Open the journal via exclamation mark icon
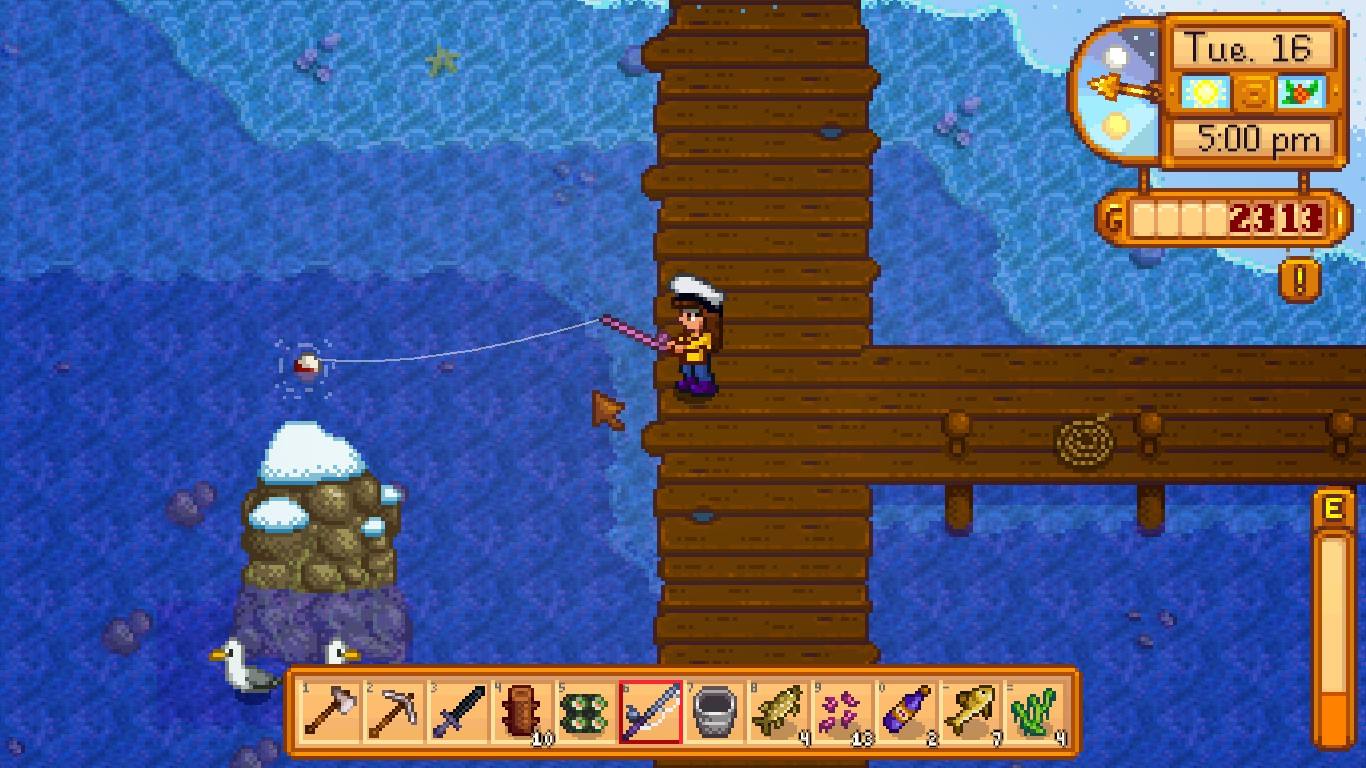The image size is (1366, 768). coord(1299,280)
